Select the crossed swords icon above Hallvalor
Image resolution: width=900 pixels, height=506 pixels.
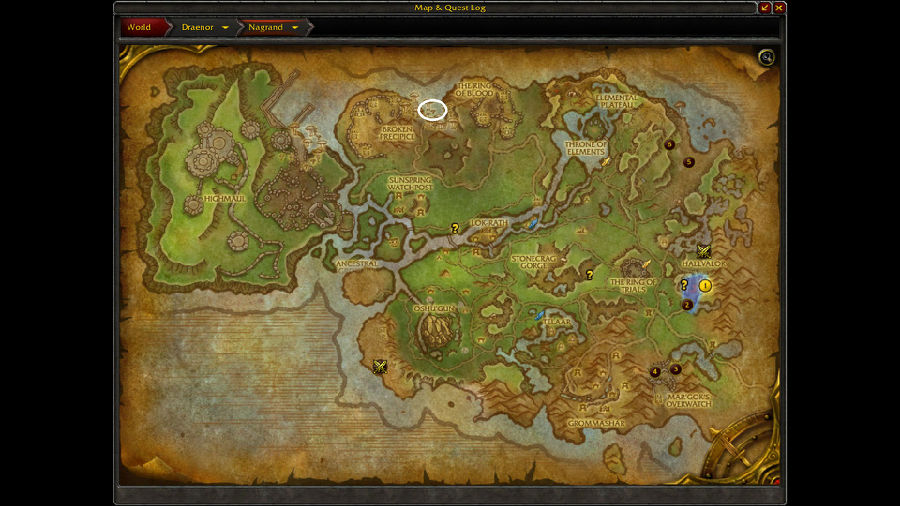(704, 252)
